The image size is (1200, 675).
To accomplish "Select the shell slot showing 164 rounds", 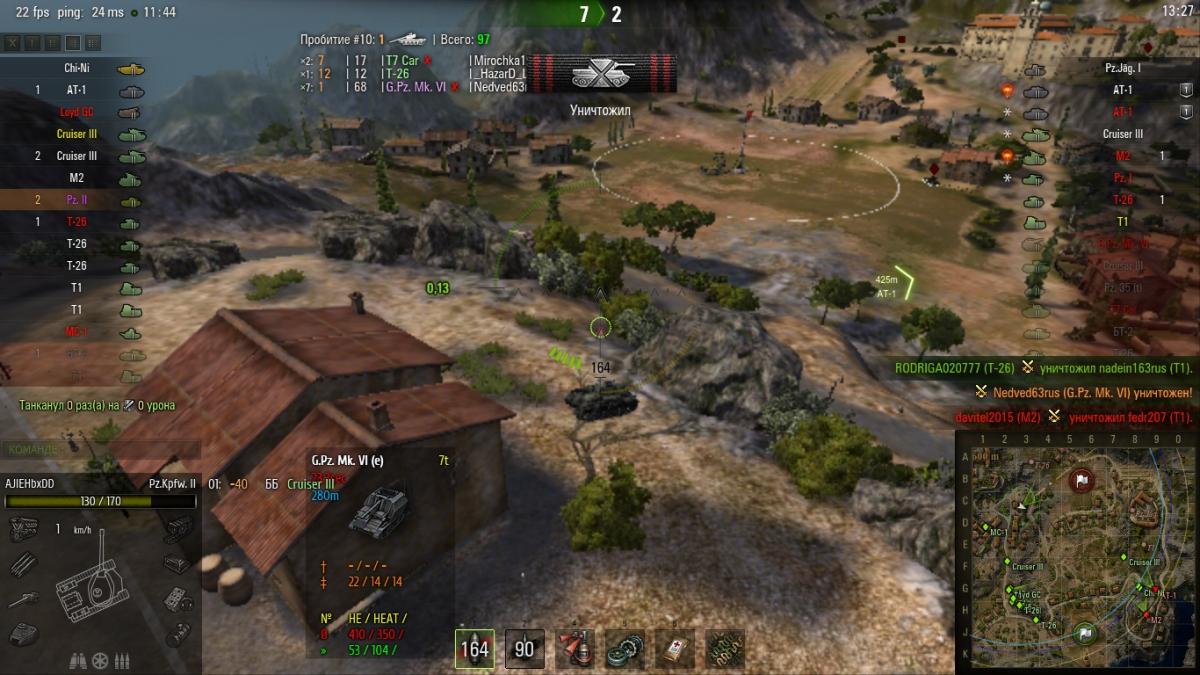I will coord(474,649).
